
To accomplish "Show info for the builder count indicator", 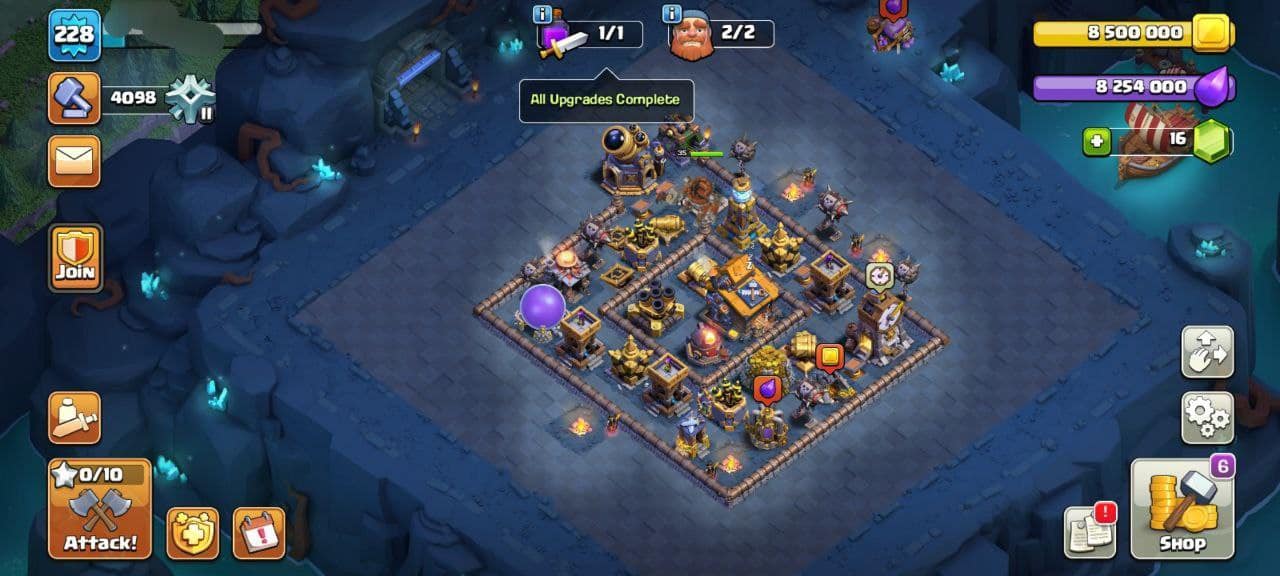I will [673, 15].
